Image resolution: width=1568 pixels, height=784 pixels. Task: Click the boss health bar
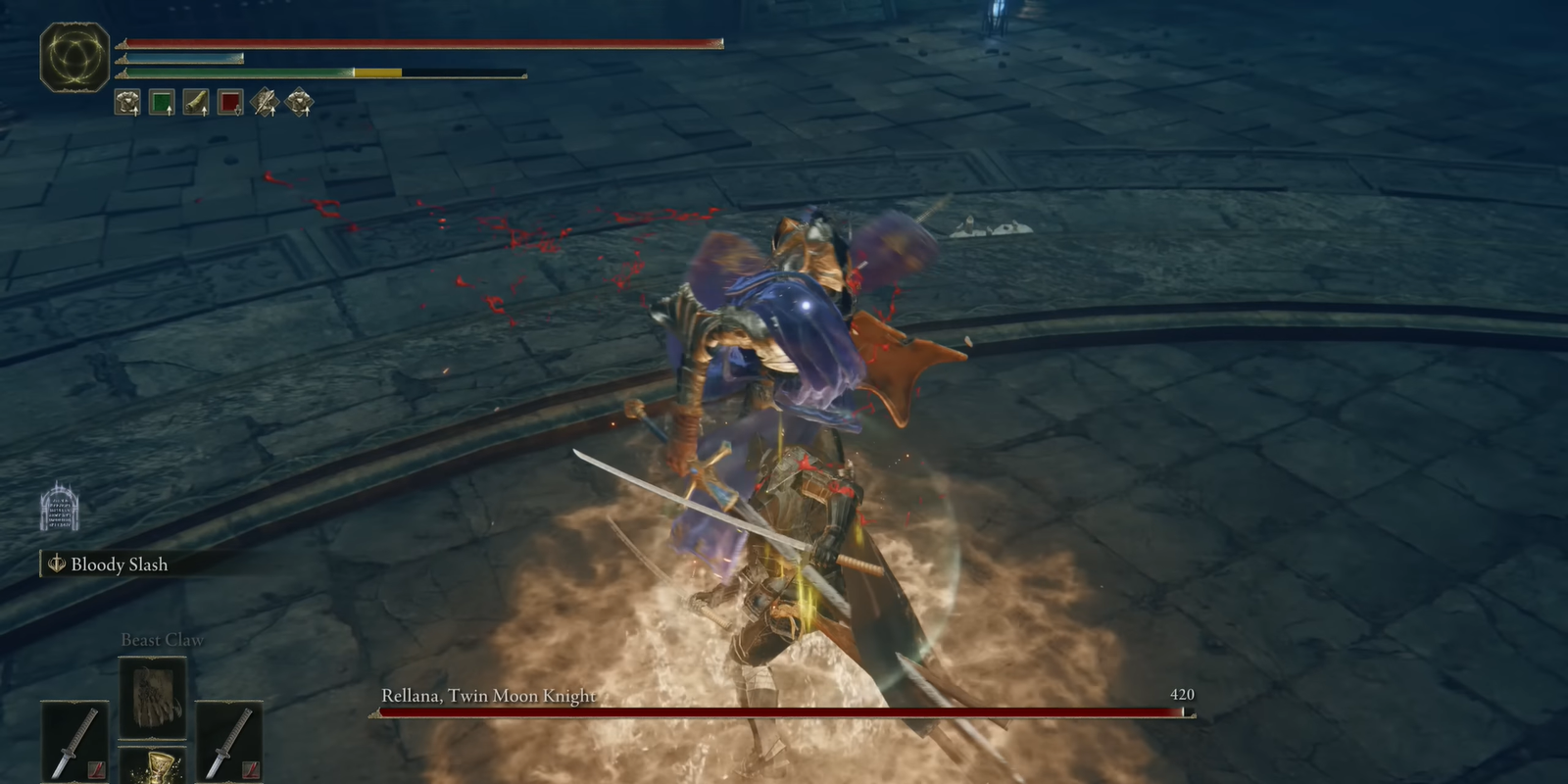[784, 712]
